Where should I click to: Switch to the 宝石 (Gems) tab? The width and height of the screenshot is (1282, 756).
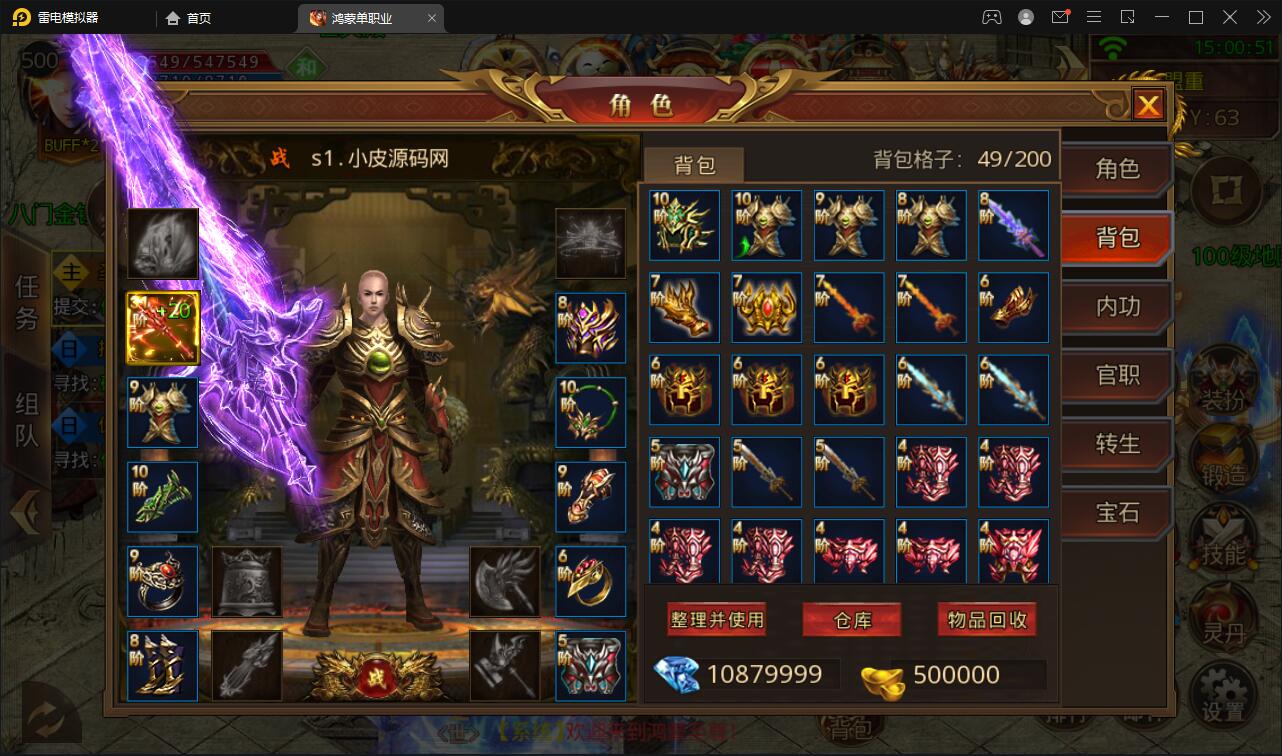(1117, 513)
